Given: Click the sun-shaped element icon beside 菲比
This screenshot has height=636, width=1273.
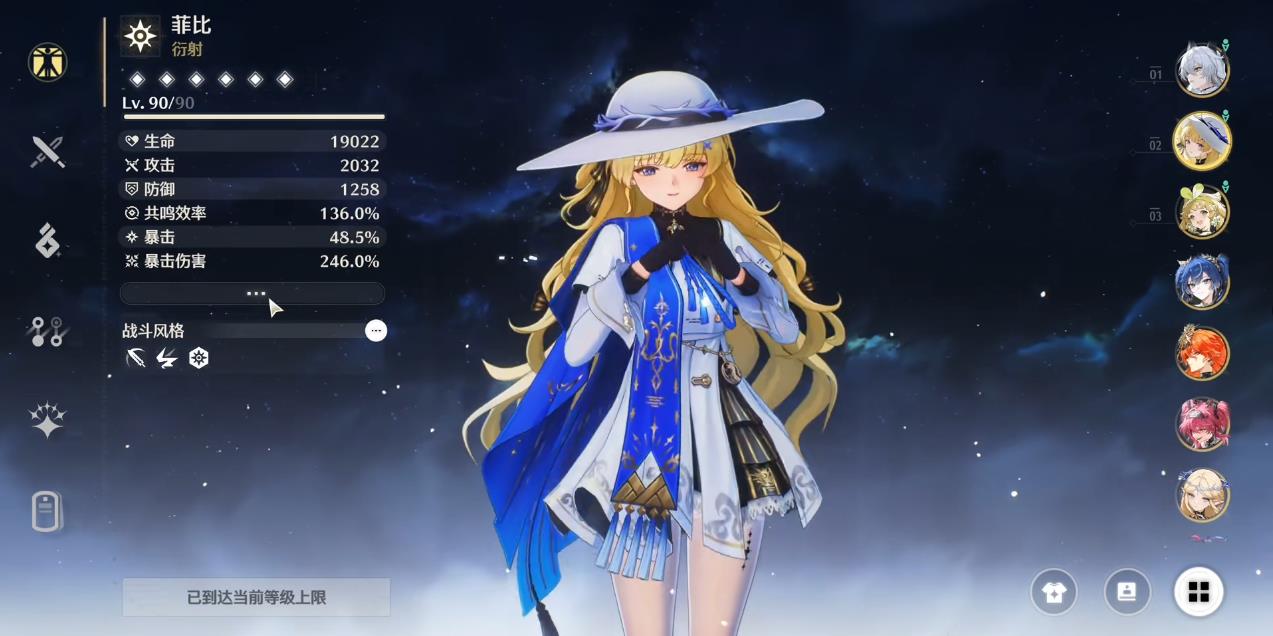Looking at the screenshot, I should pos(140,36).
